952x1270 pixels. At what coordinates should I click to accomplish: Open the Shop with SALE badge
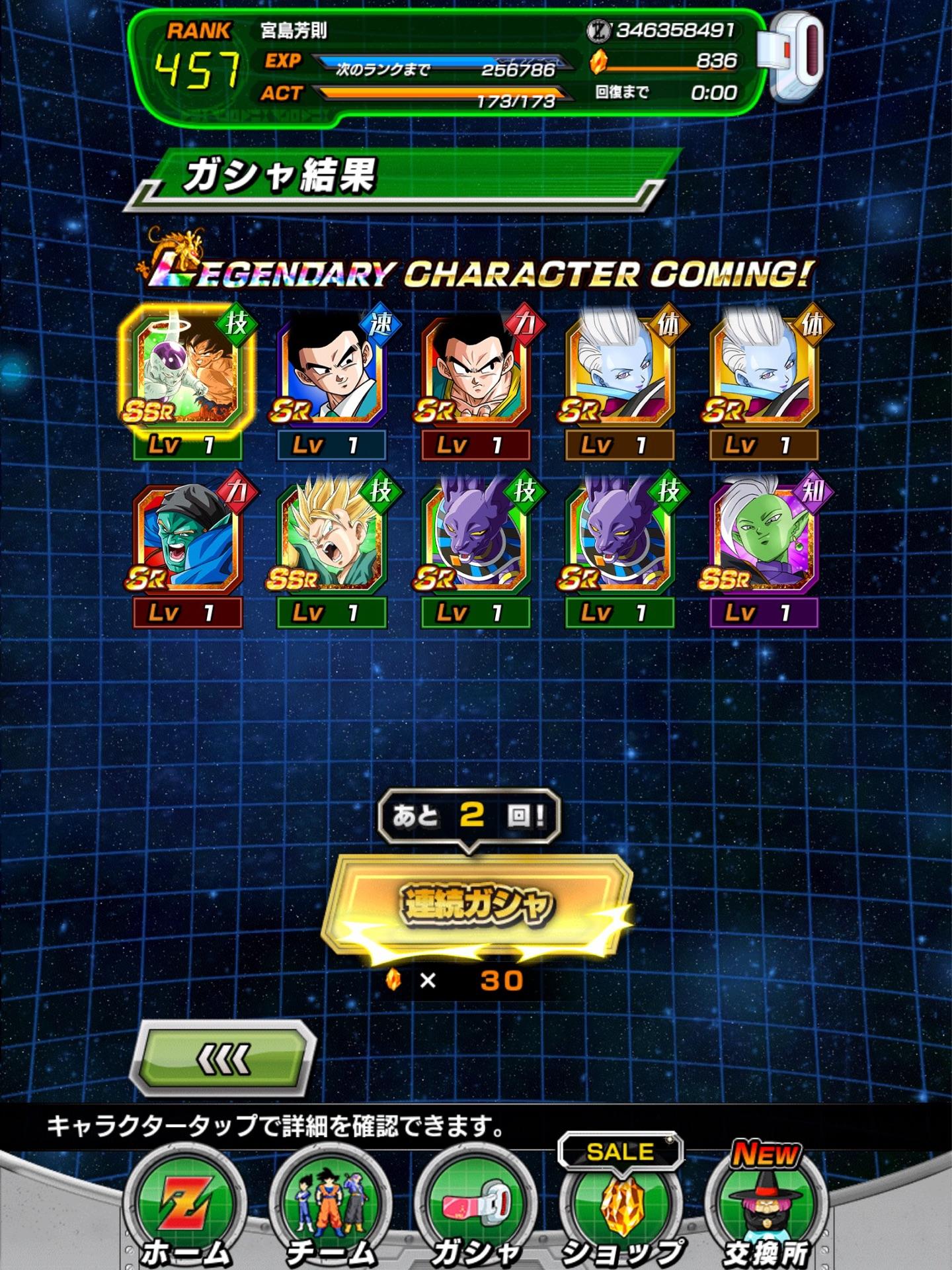[x=621, y=1209]
